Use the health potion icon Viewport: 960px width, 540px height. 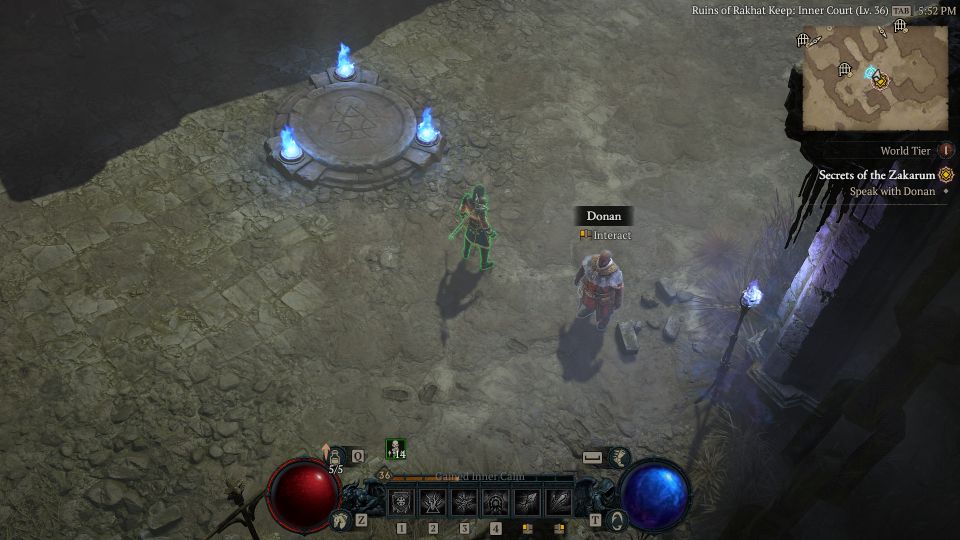tap(335, 455)
